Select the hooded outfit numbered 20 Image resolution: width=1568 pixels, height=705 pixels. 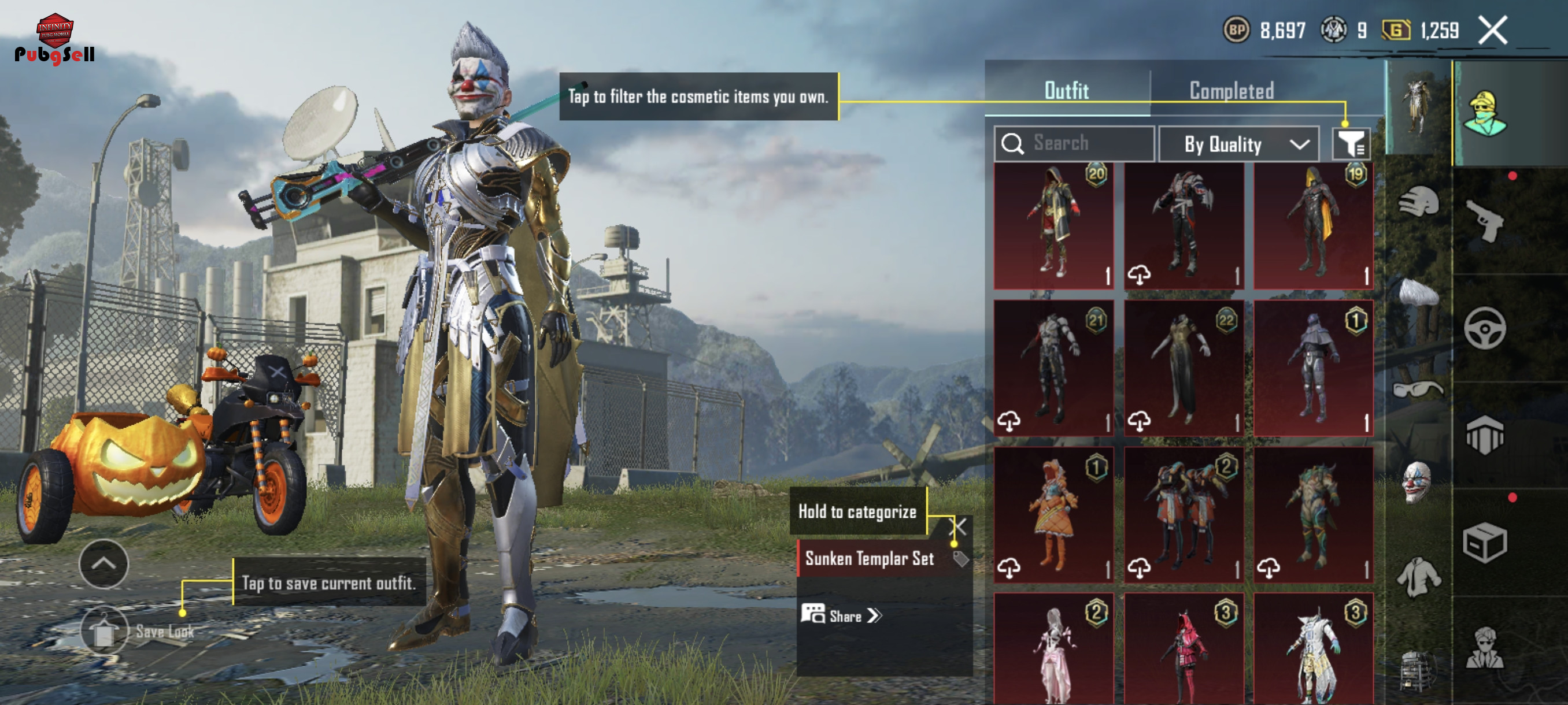(1053, 226)
